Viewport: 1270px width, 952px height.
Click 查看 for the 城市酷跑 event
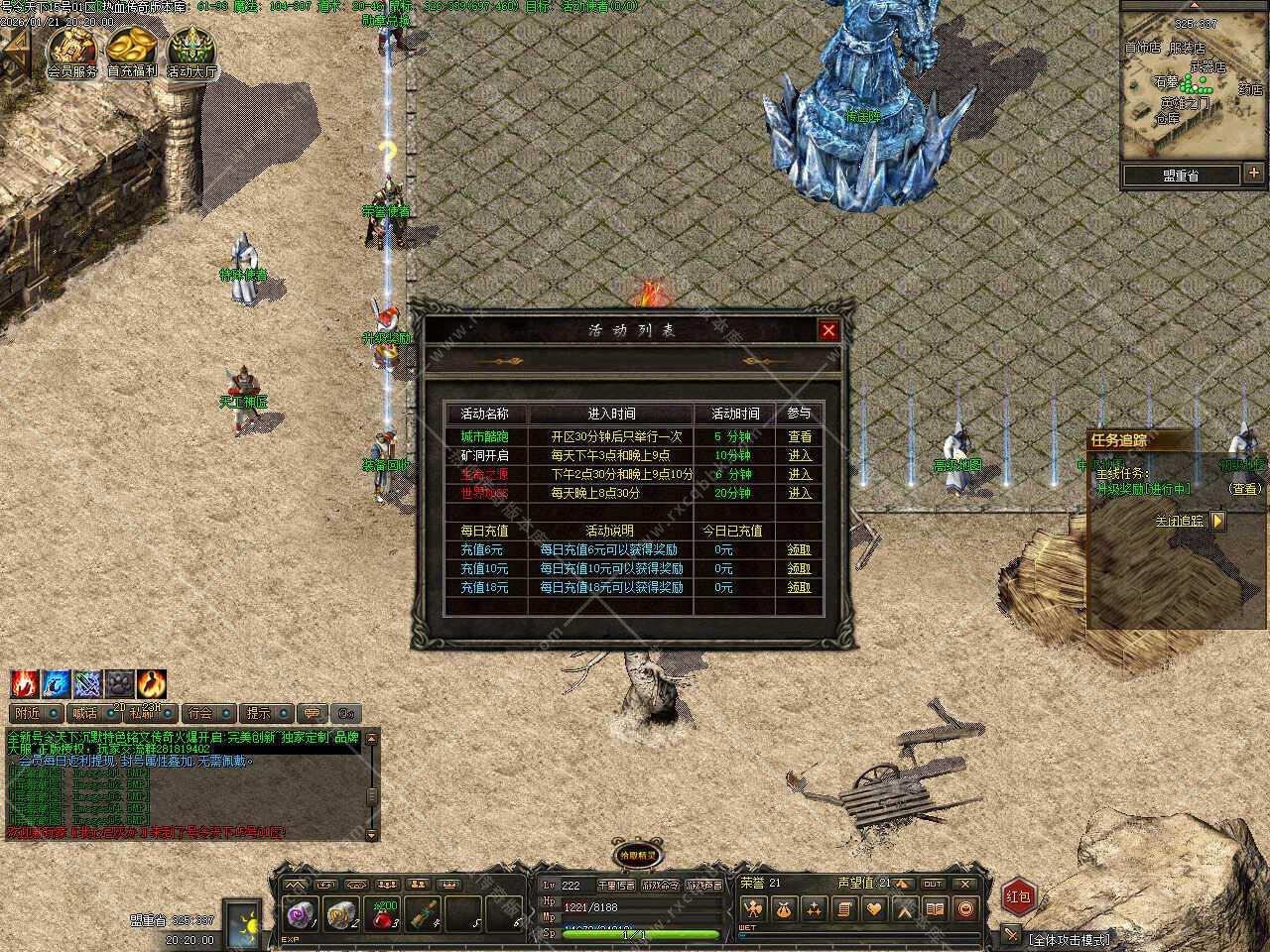coord(800,436)
